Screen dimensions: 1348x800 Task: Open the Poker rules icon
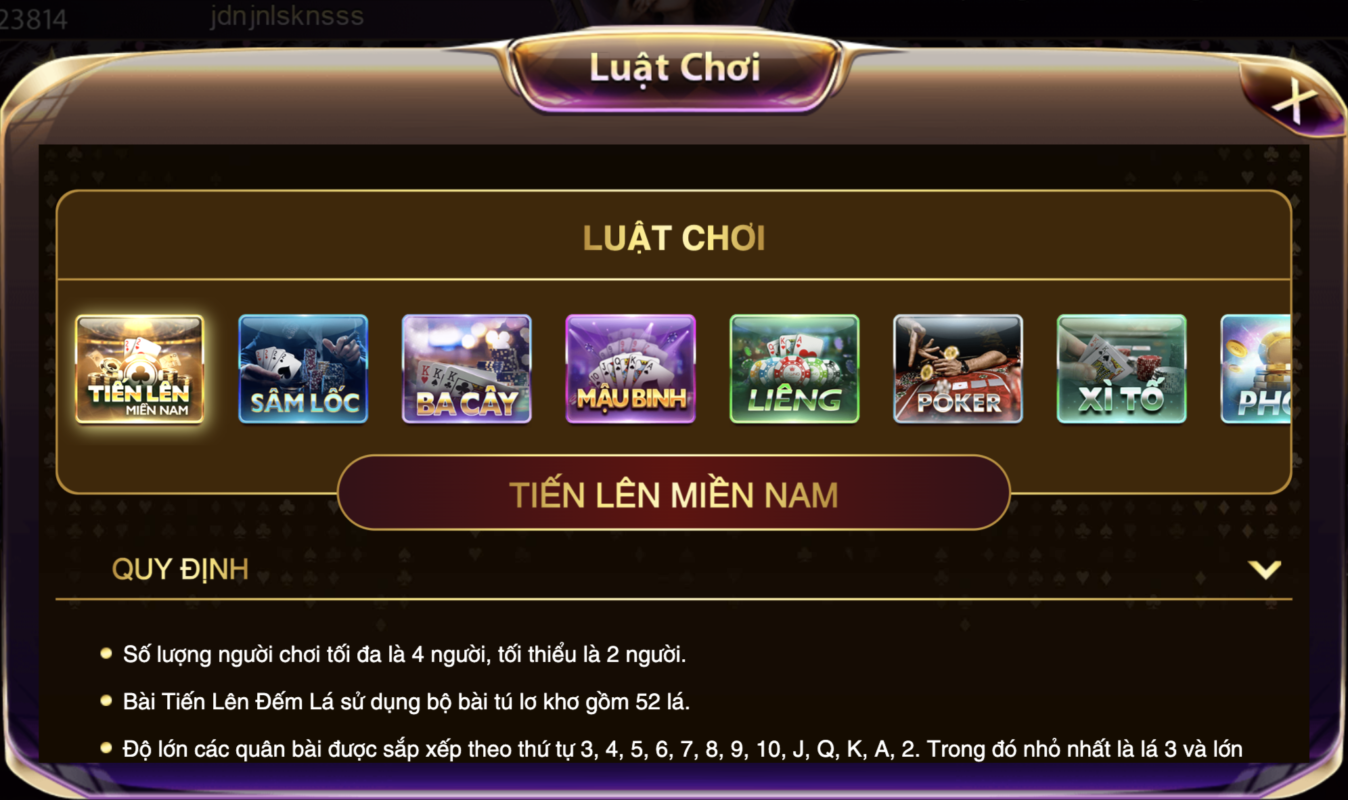tap(958, 369)
